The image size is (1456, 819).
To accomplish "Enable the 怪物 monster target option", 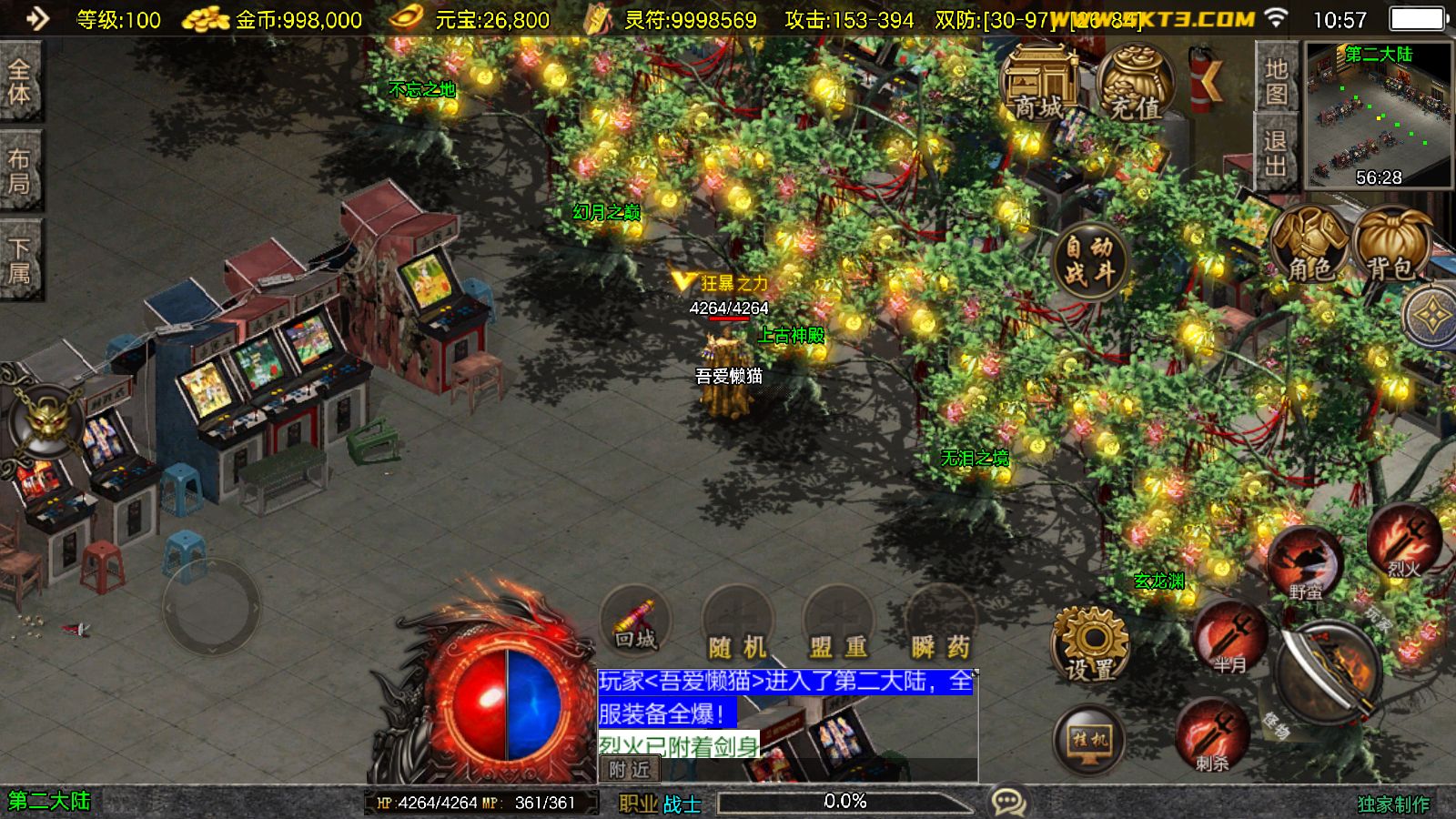I will point(1279,723).
